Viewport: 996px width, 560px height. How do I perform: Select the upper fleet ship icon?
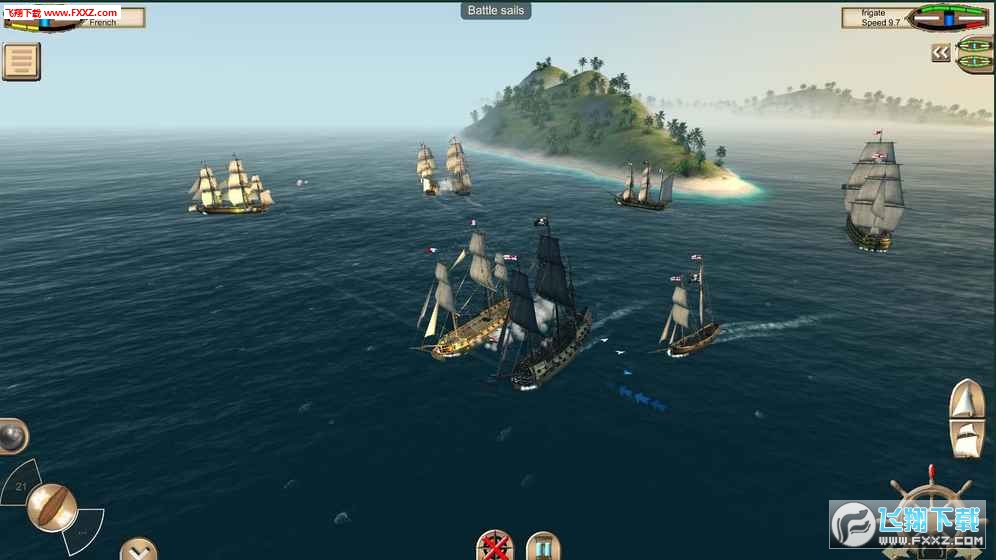coord(975,45)
